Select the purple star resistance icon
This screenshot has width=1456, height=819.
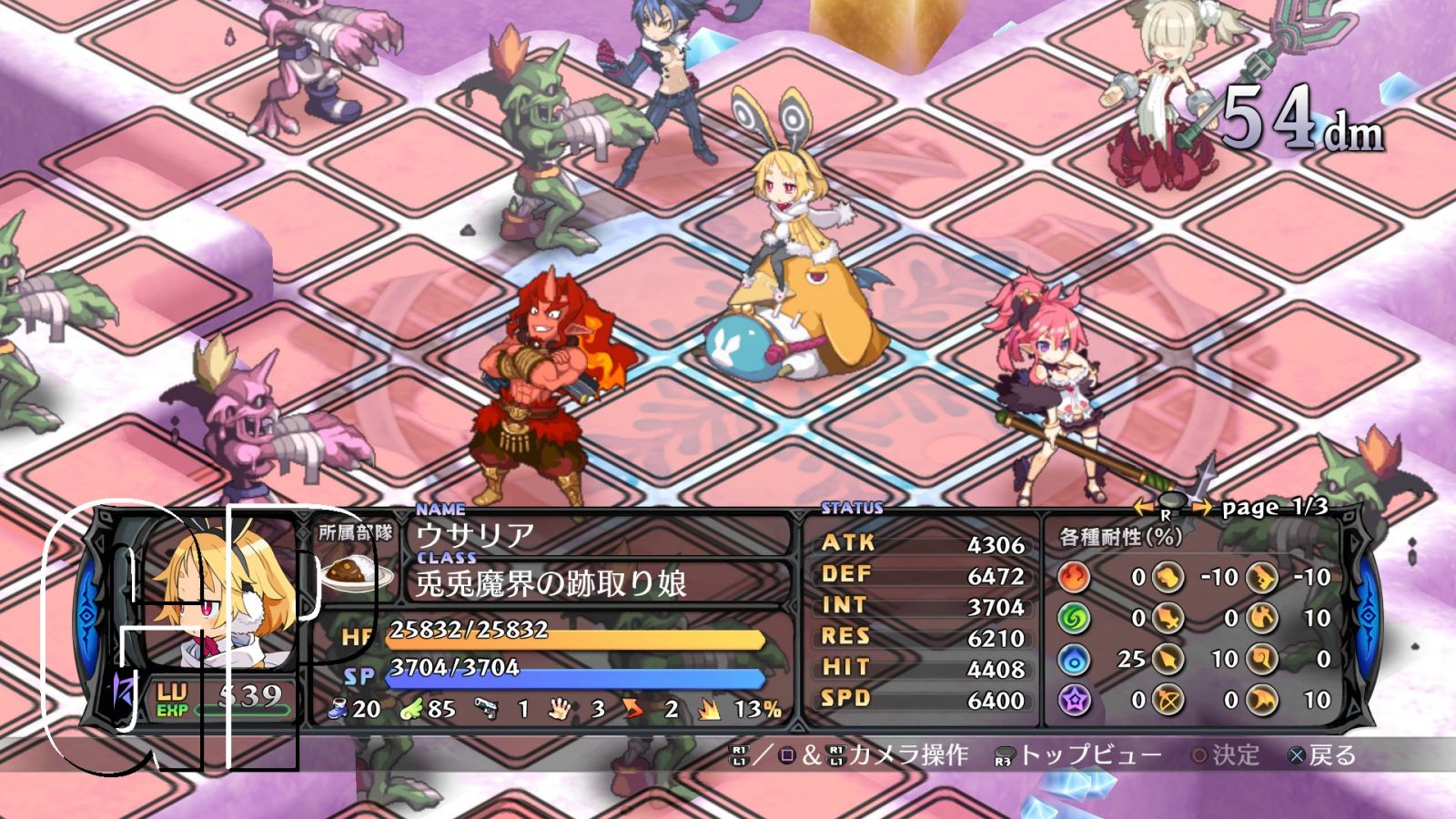[1075, 700]
